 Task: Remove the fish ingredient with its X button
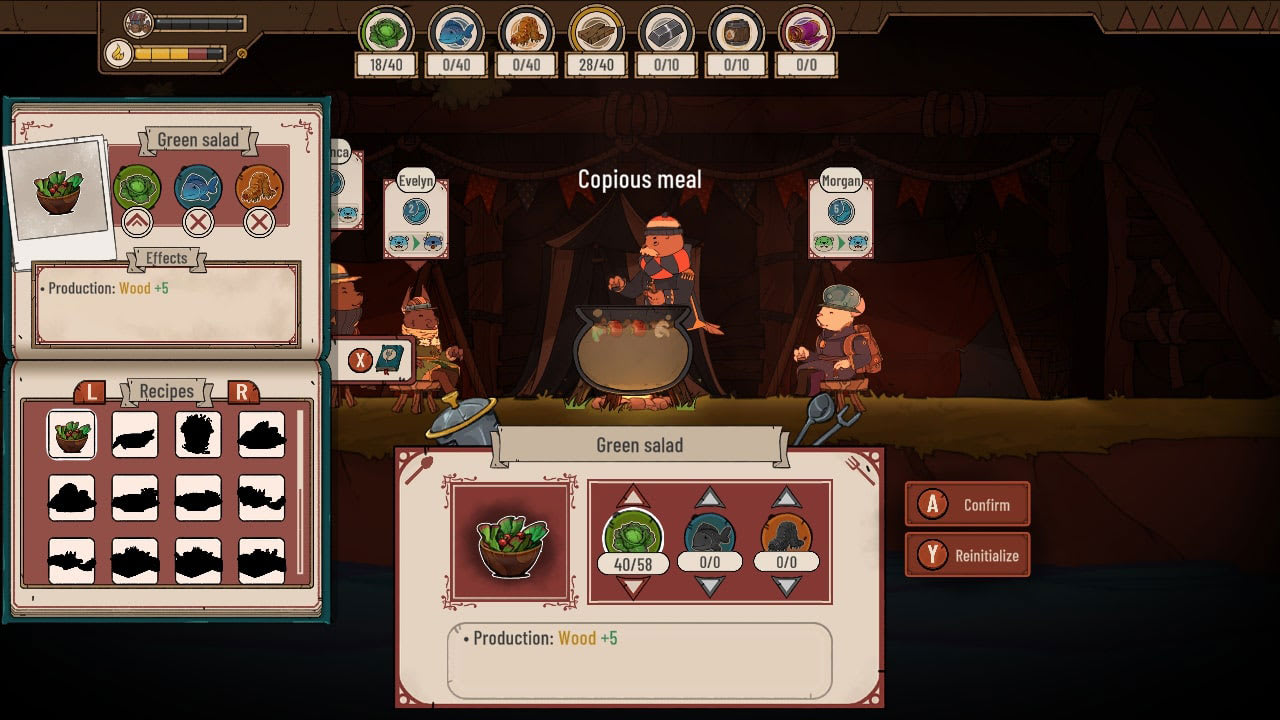click(x=196, y=222)
